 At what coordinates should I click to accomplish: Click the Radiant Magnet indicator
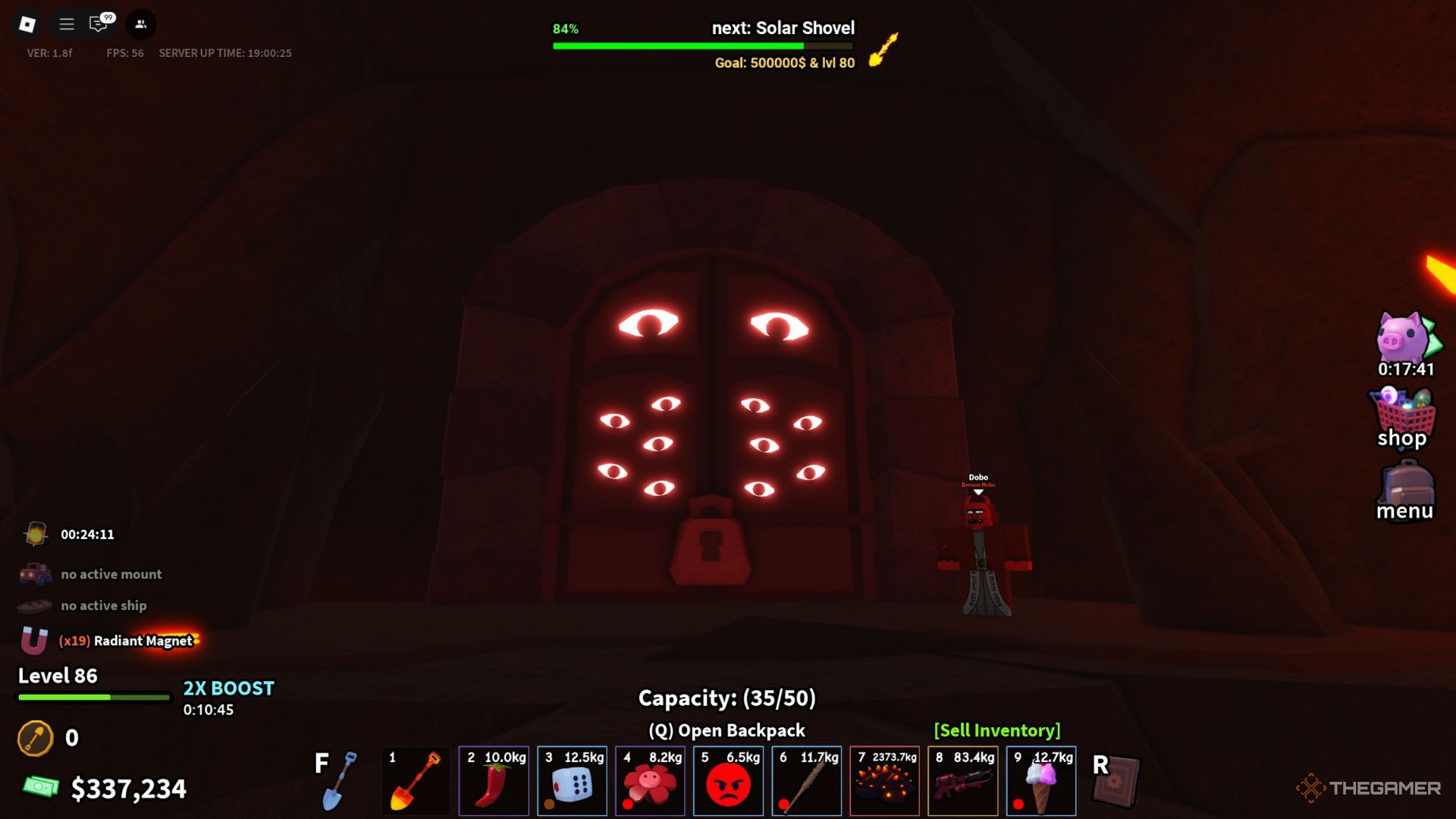tap(125, 641)
